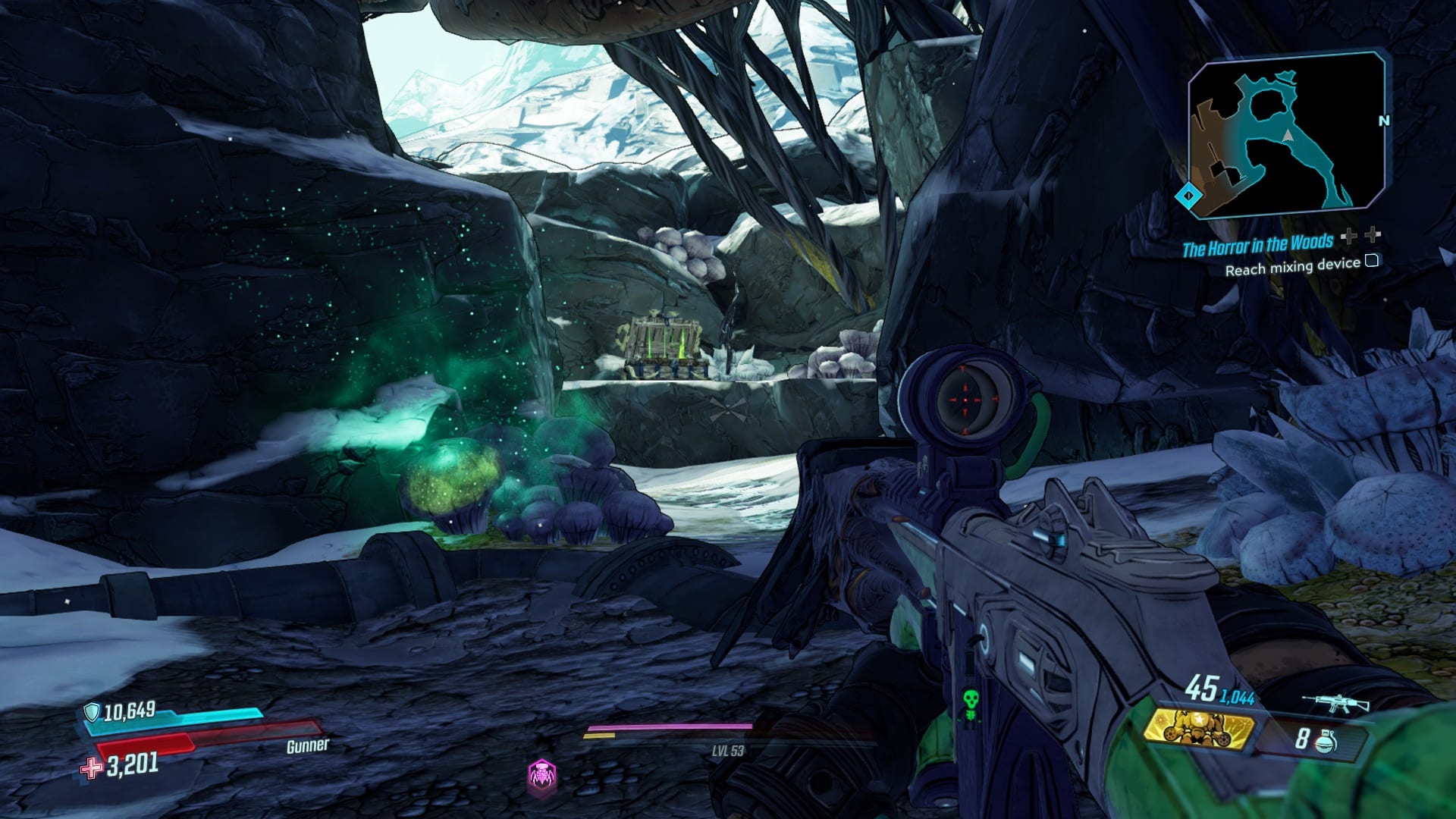
Task: Click the shield icon beside 10,649
Action: (92, 712)
